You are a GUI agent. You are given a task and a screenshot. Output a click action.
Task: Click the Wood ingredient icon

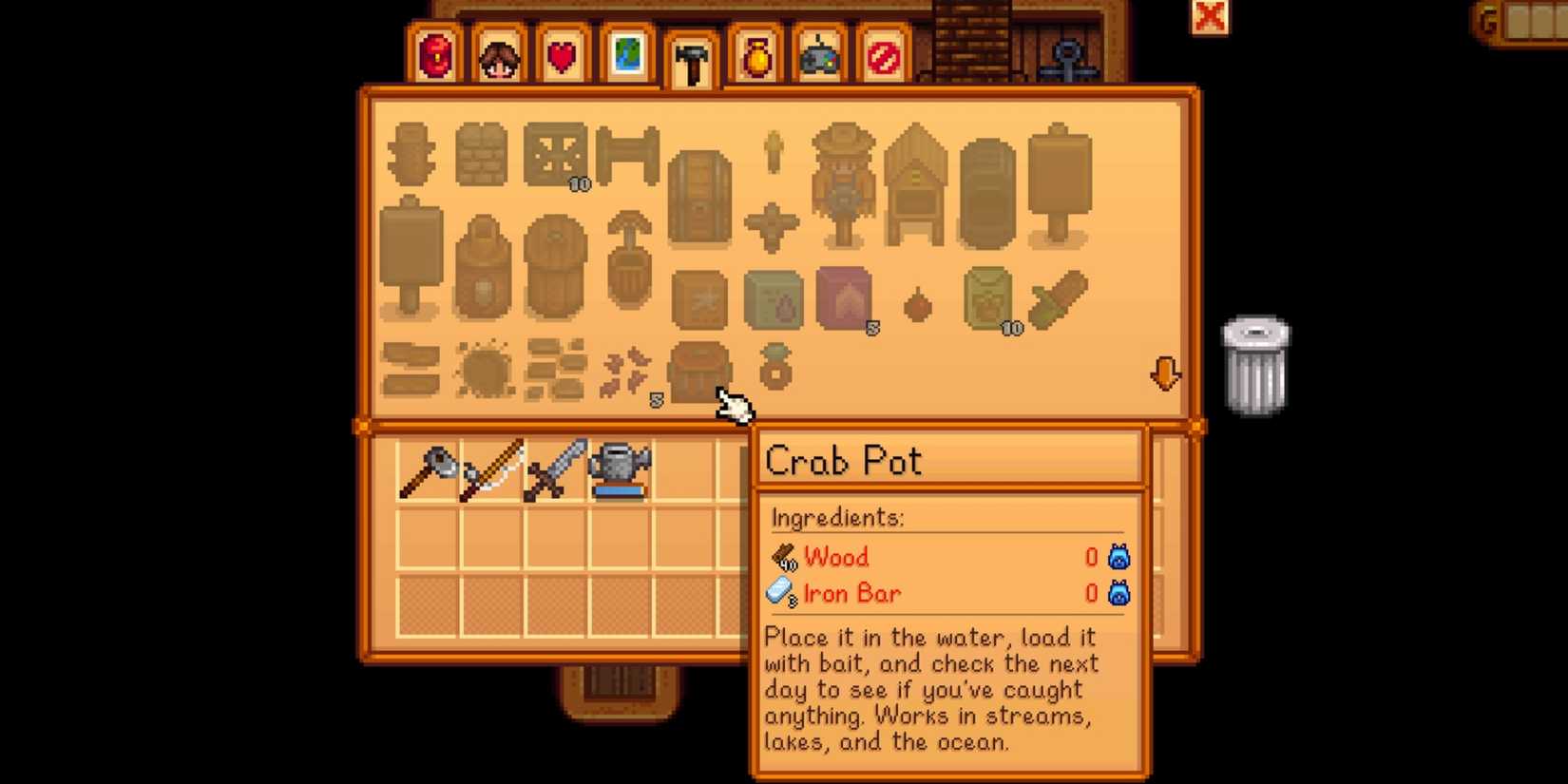781,558
